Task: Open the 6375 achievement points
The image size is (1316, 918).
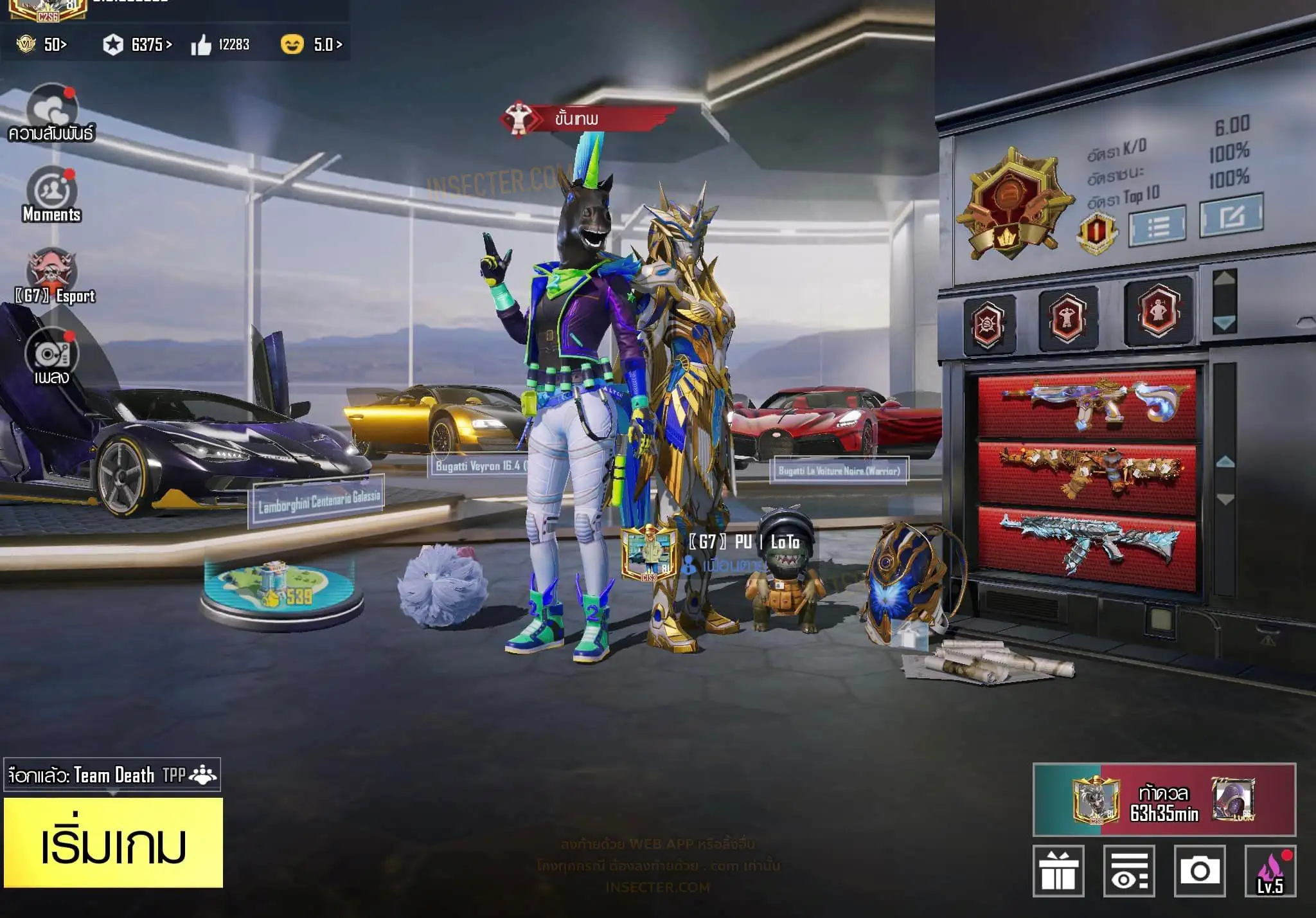Action: pos(138,44)
